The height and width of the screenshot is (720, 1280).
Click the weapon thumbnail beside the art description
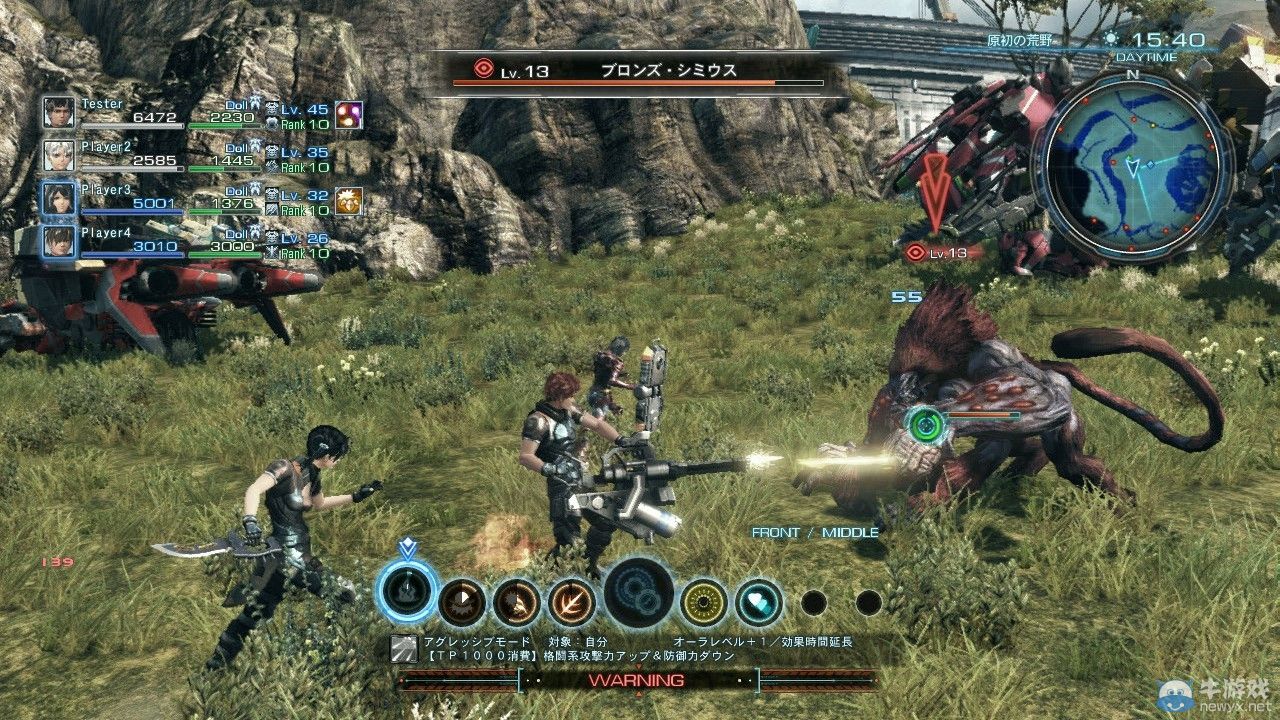click(402, 648)
